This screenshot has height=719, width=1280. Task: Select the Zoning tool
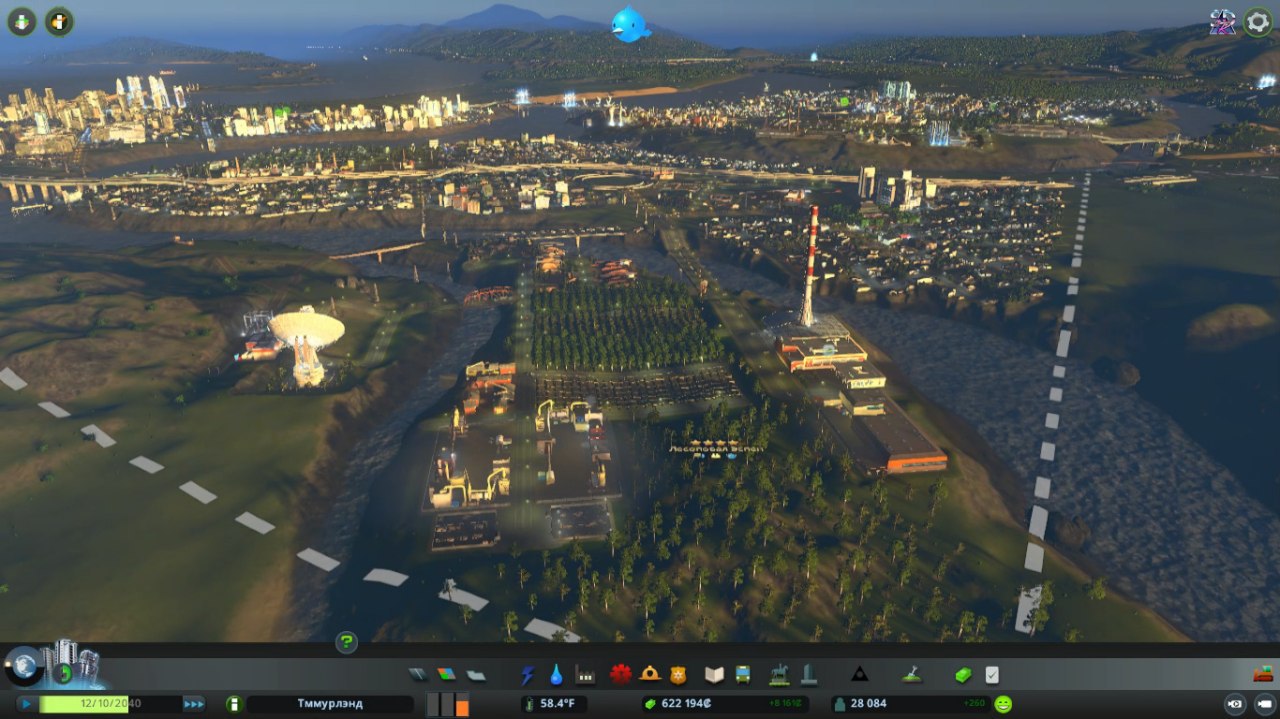click(x=446, y=675)
